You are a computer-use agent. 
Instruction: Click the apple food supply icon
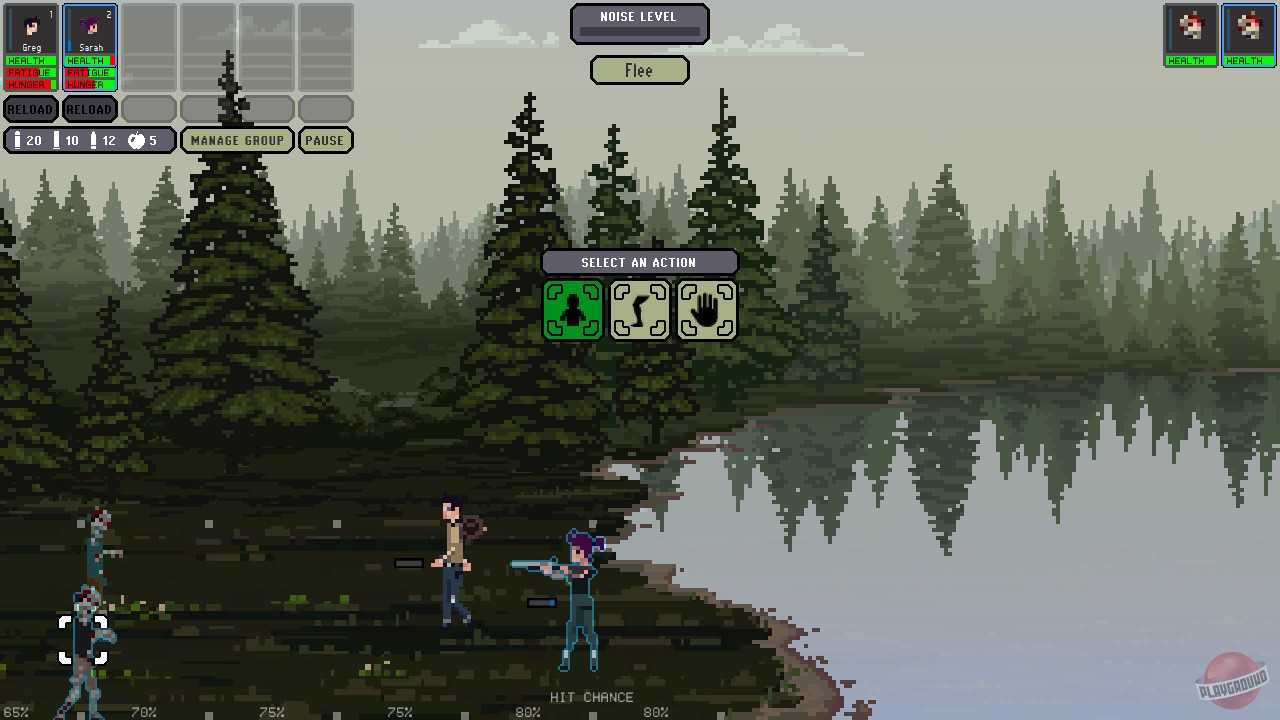(138, 140)
